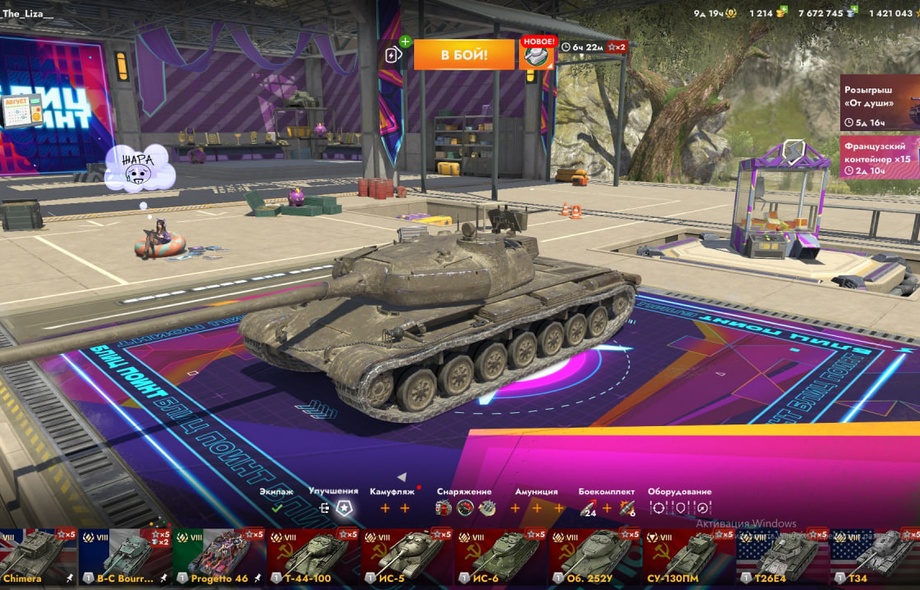
Task: Open the Оборудование equipment section
Action: [x=680, y=507]
